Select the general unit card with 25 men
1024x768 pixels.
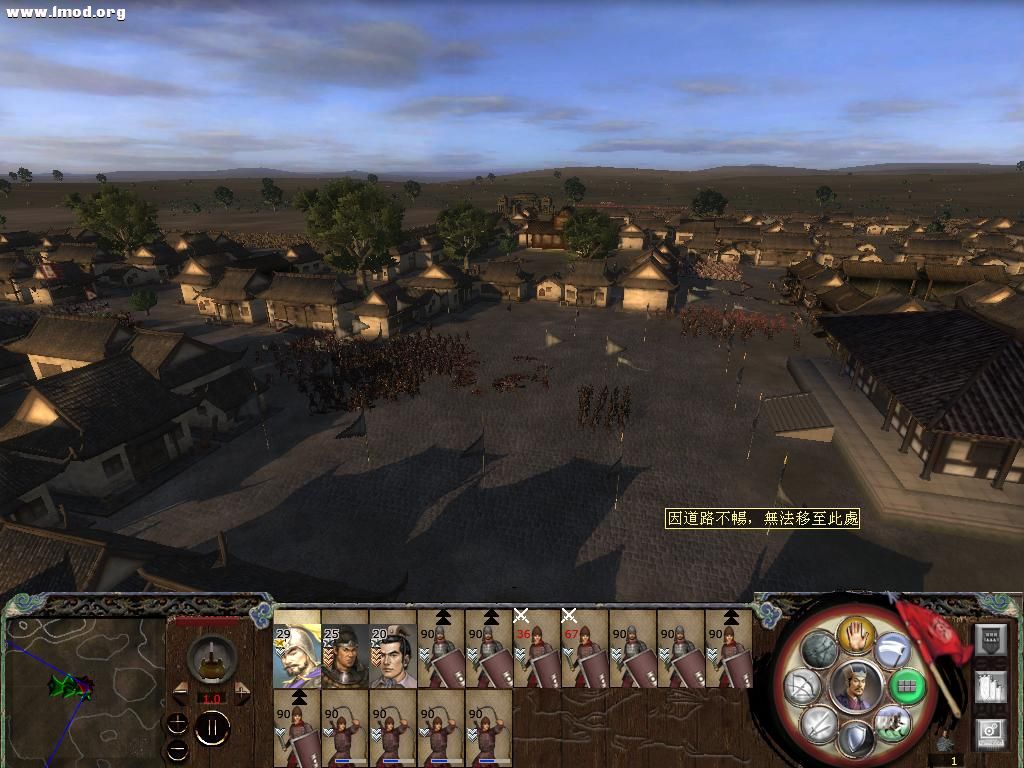click(x=345, y=649)
